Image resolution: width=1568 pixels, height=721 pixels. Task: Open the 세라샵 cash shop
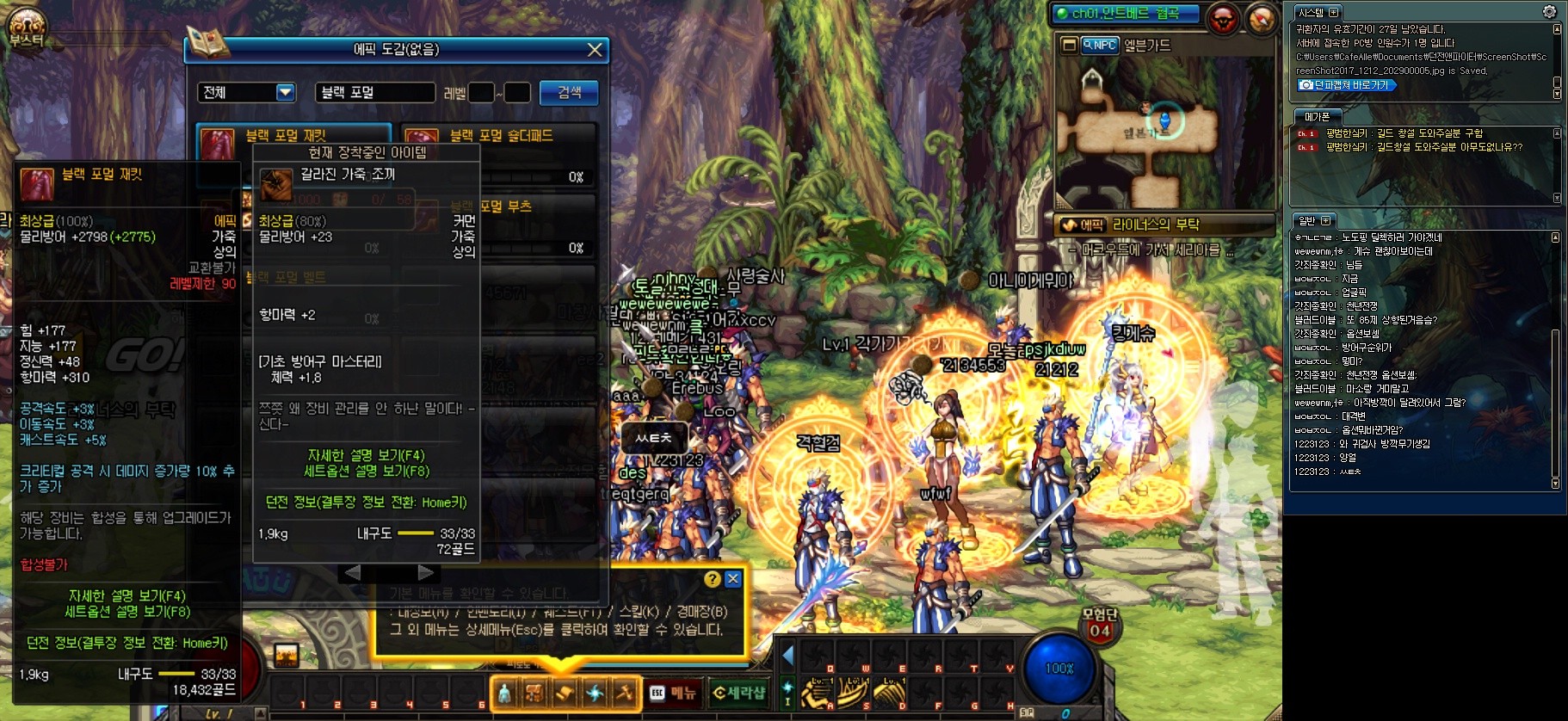click(x=738, y=693)
